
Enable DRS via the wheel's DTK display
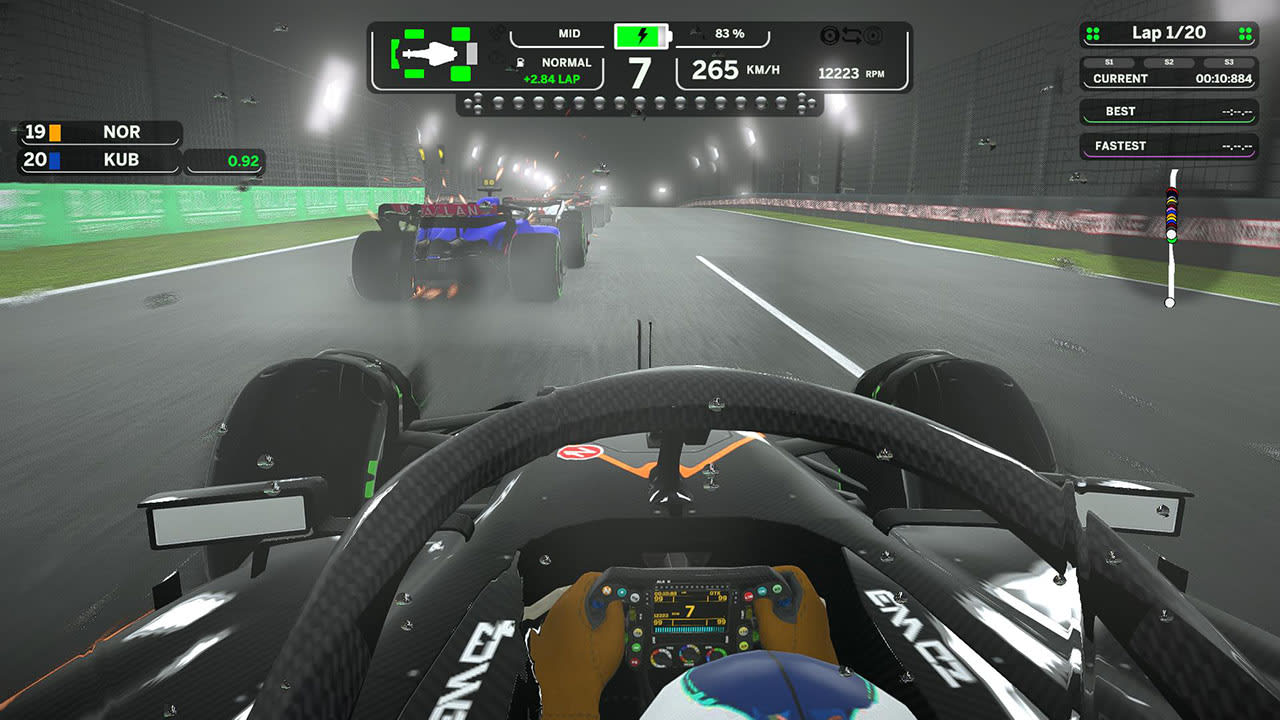(712, 594)
